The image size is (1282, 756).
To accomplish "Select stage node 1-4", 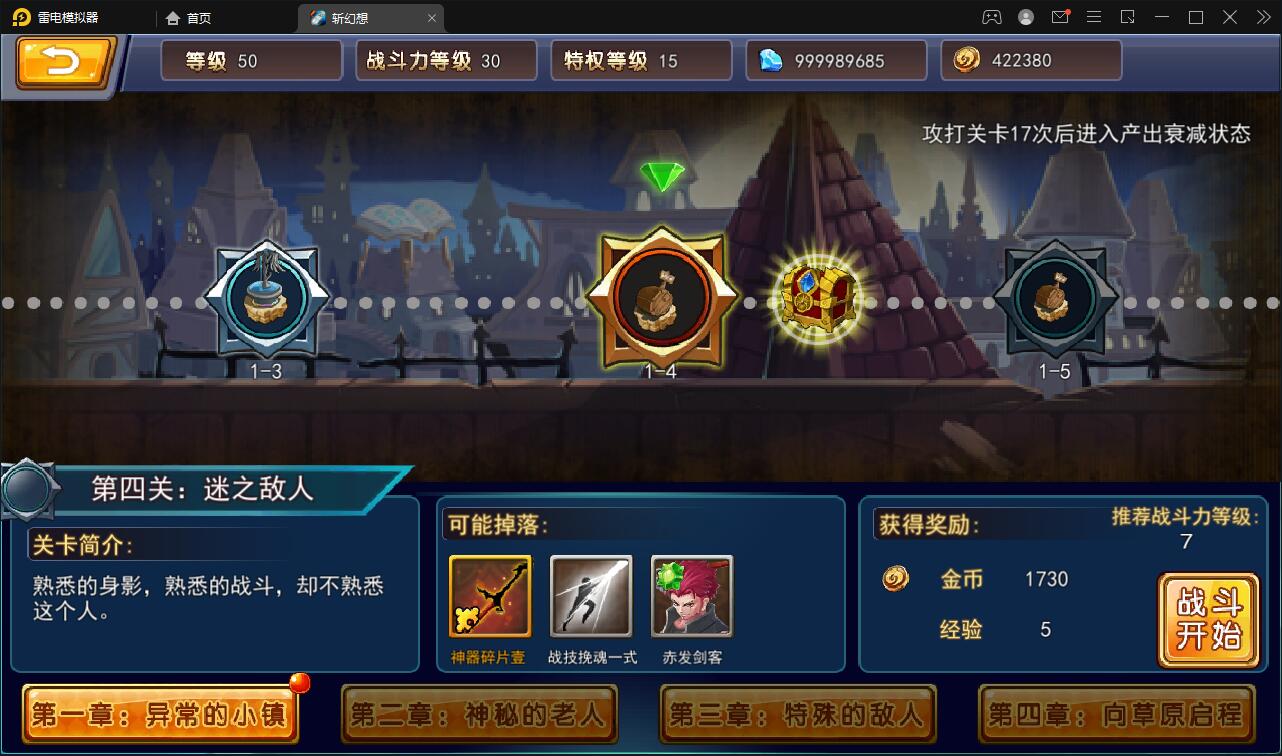I will 663,300.
